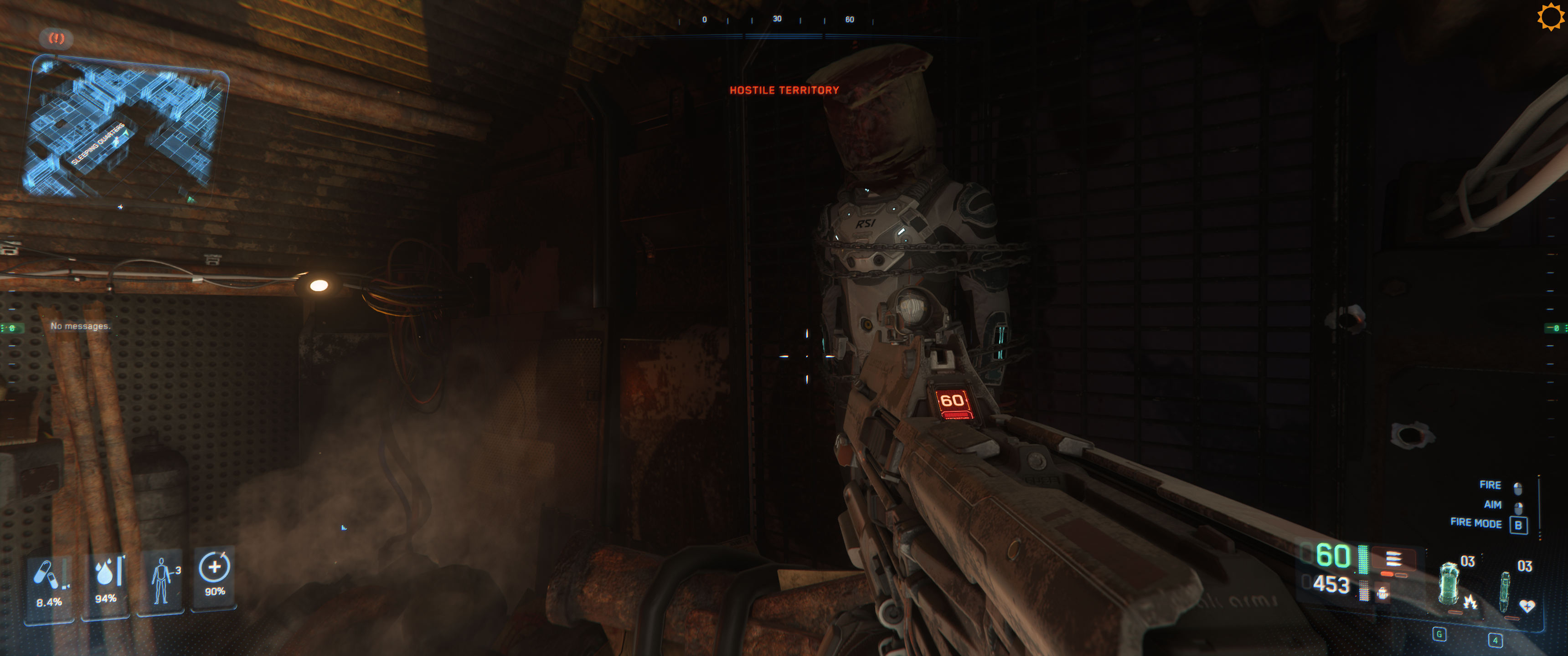Screen dimensions: 1568x656
Task: Select the health cross circle icon
Action: tap(214, 567)
